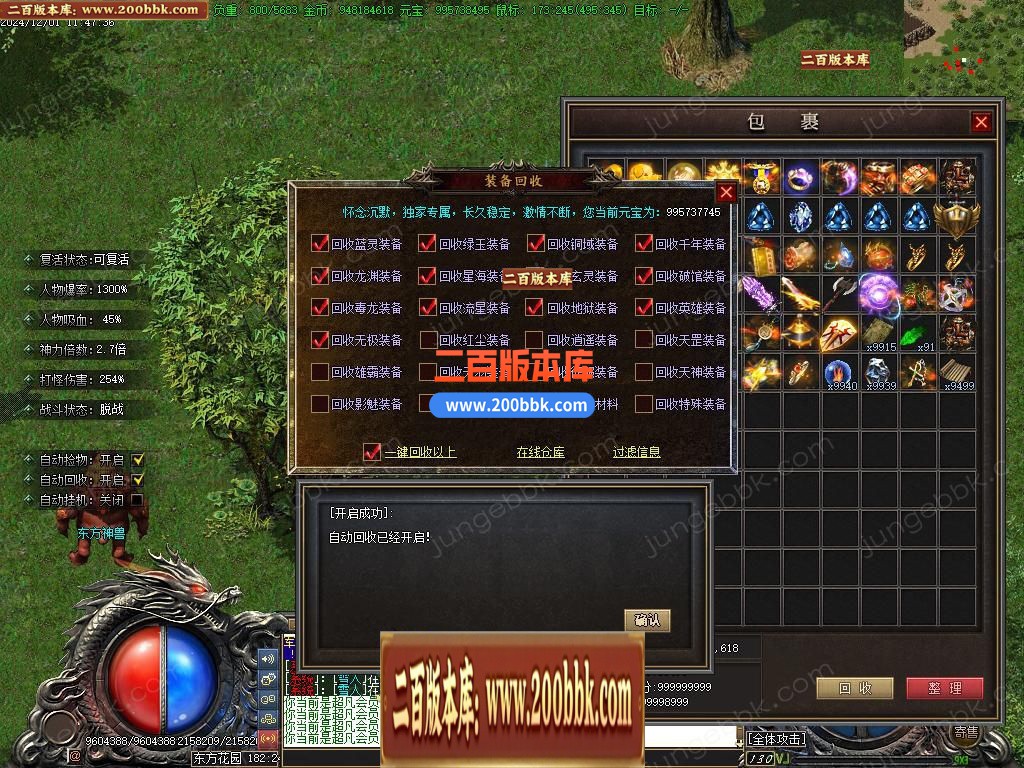Enable the 回收特殊装备 checkbox
Screen dimensions: 1024x768
[644, 404]
